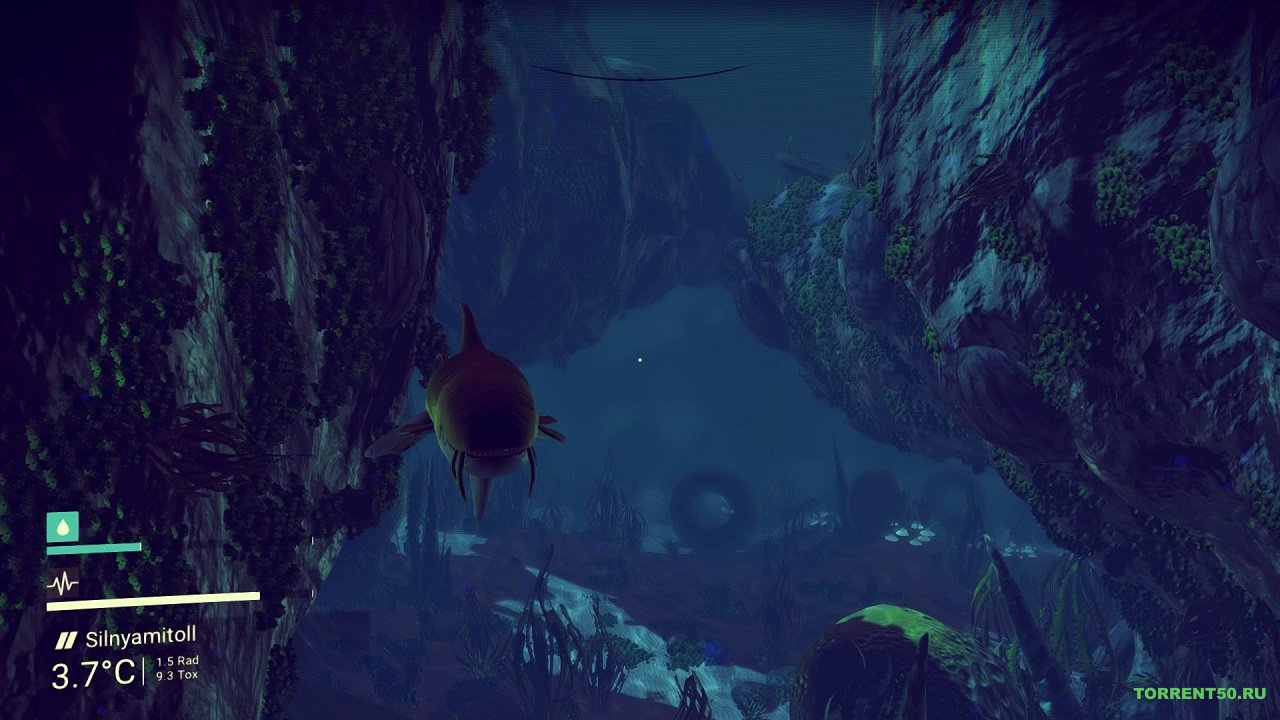Select the heartbeat life support icon

click(x=62, y=583)
